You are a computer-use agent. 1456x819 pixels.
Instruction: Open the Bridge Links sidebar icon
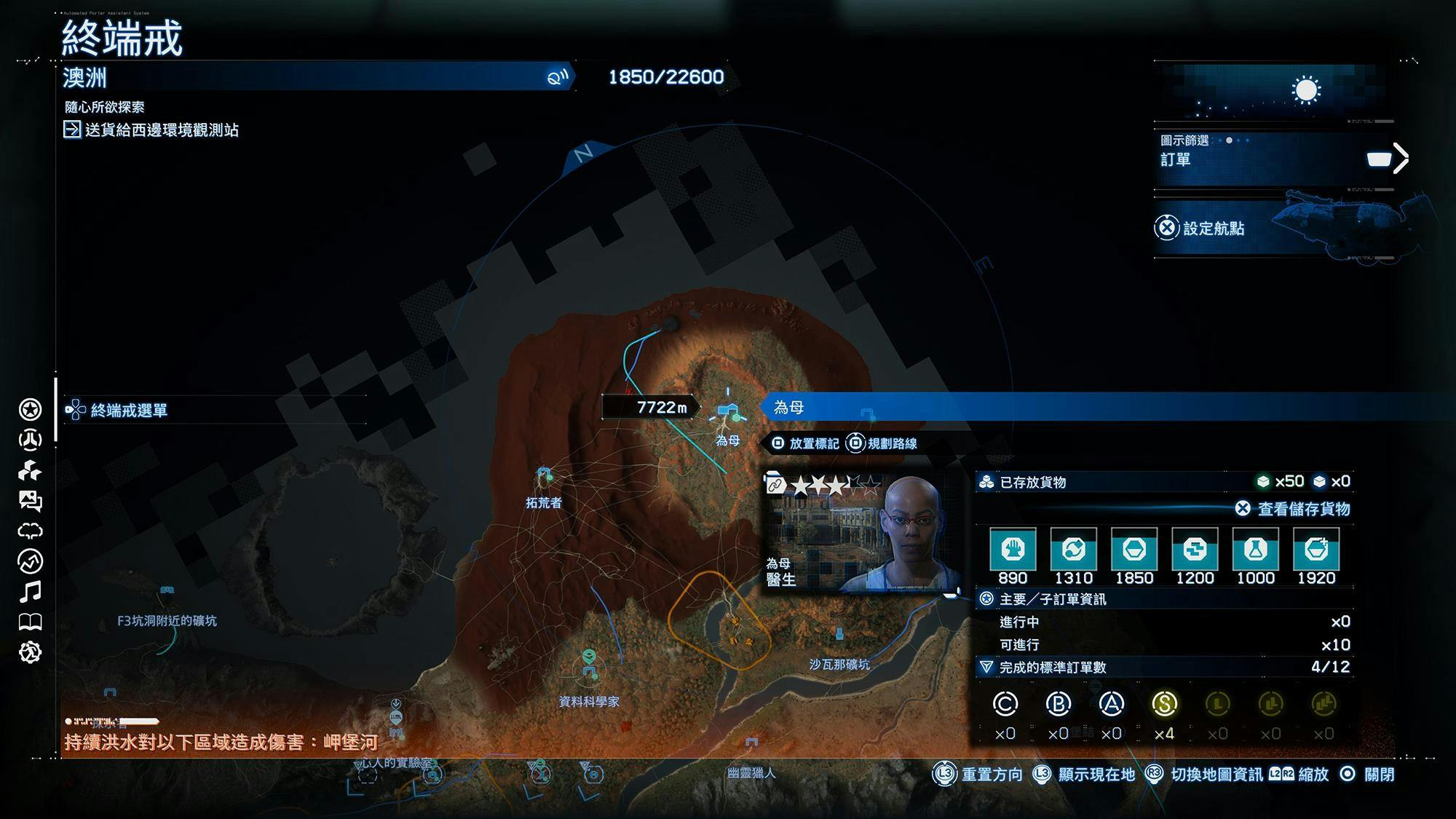(x=30, y=440)
